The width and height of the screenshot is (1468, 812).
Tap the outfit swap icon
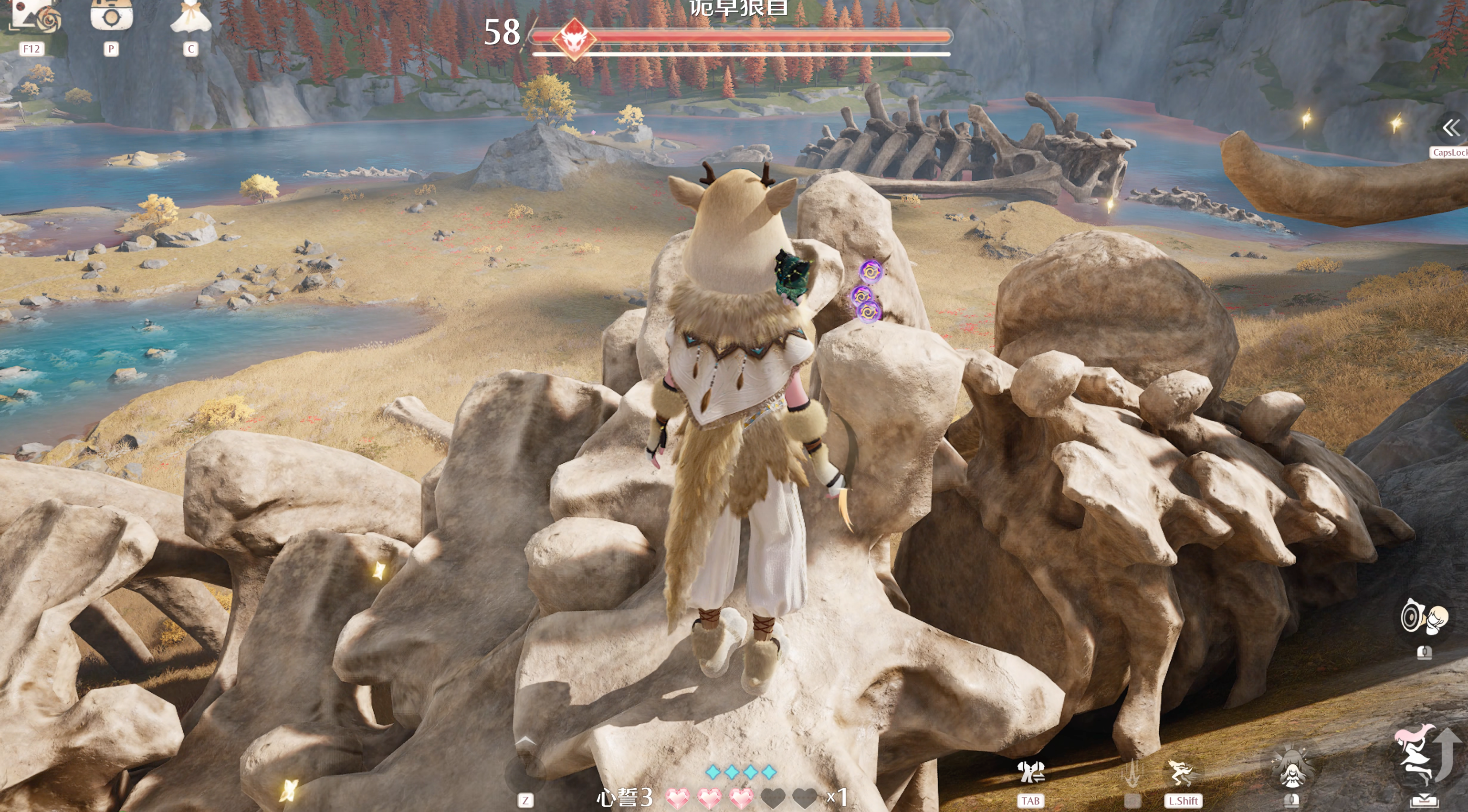tap(1030, 773)
